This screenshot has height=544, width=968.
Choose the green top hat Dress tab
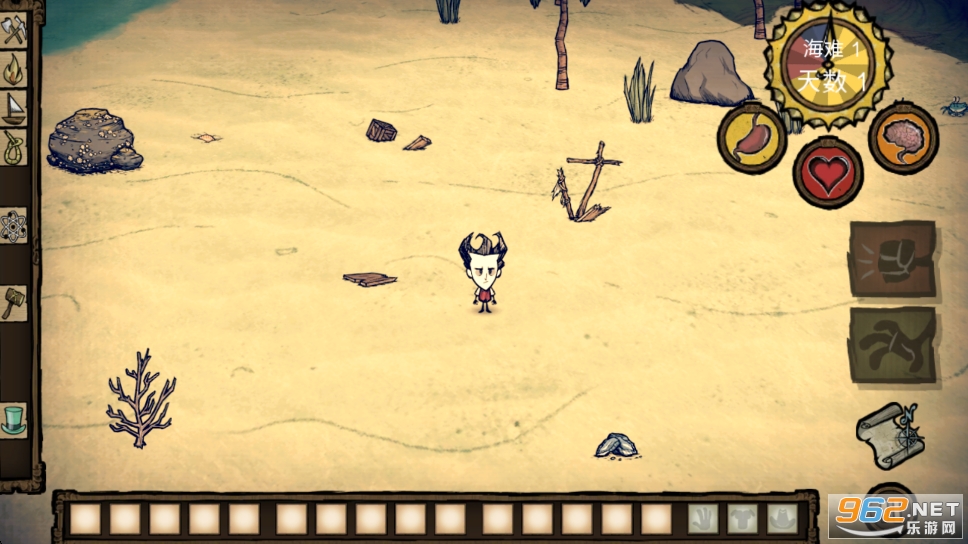pos(14,419)
